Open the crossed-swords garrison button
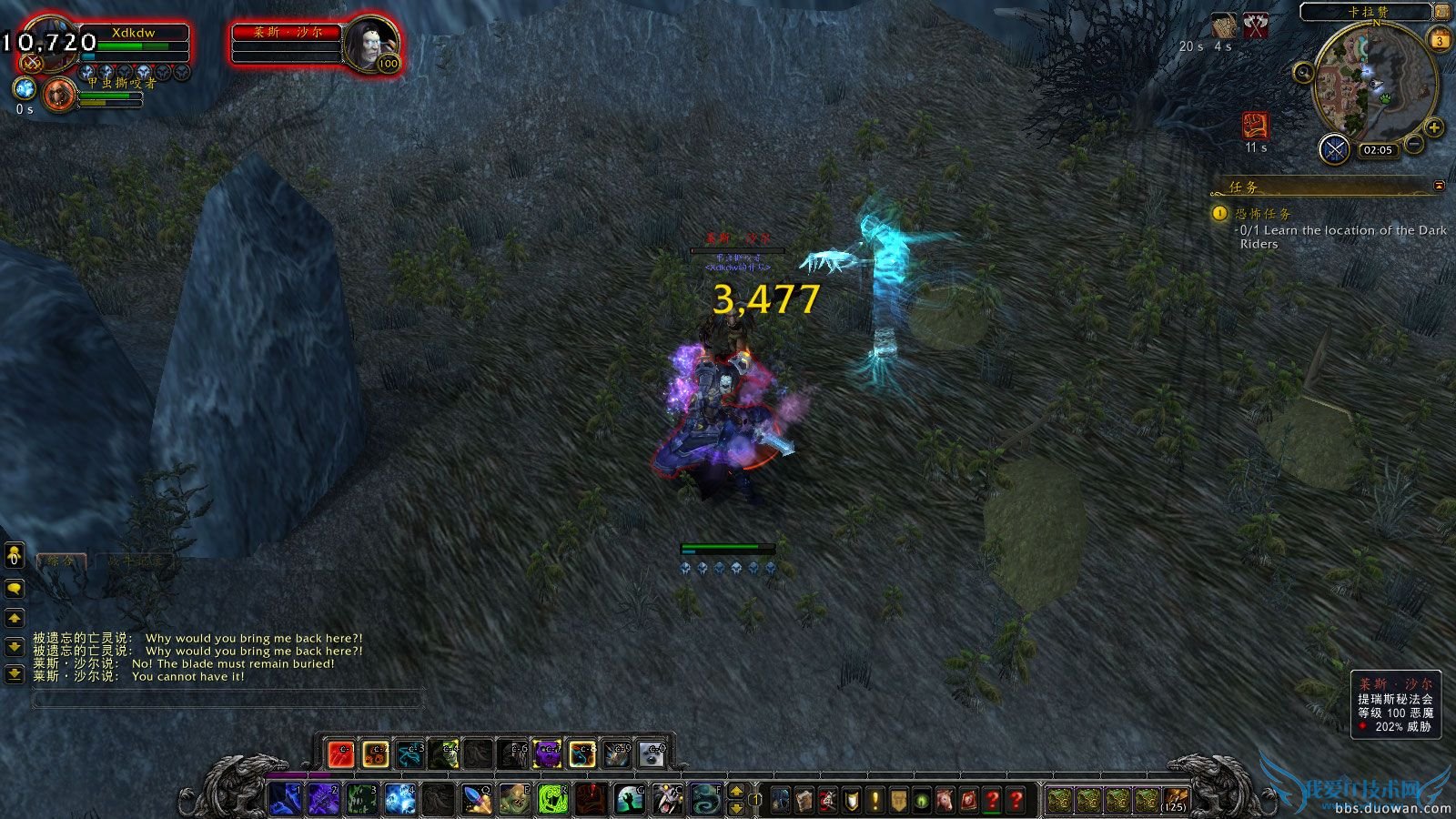1456x819 pixels. [1334, 148]
